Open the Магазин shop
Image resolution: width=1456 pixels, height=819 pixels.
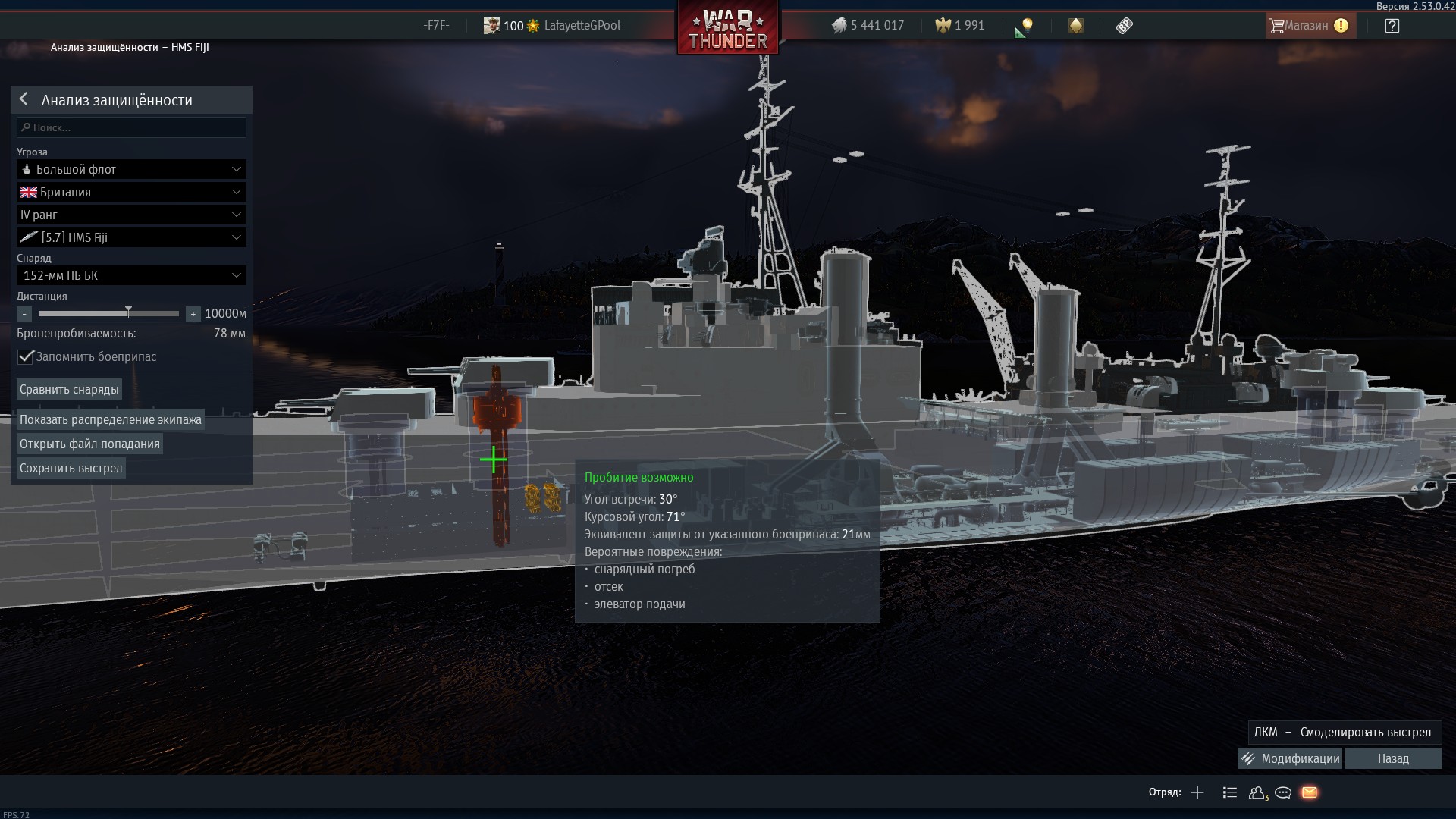click(x=1307, y=26)
